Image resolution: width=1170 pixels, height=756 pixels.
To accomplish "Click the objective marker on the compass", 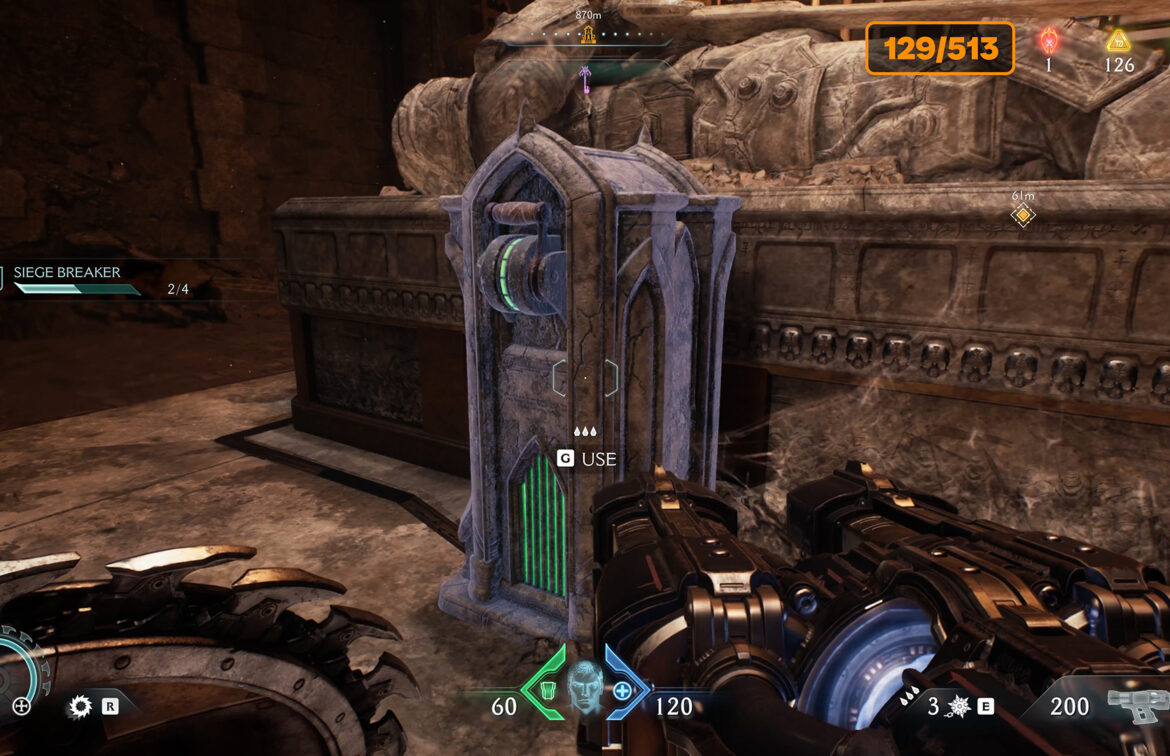I will tap(589, 35).
